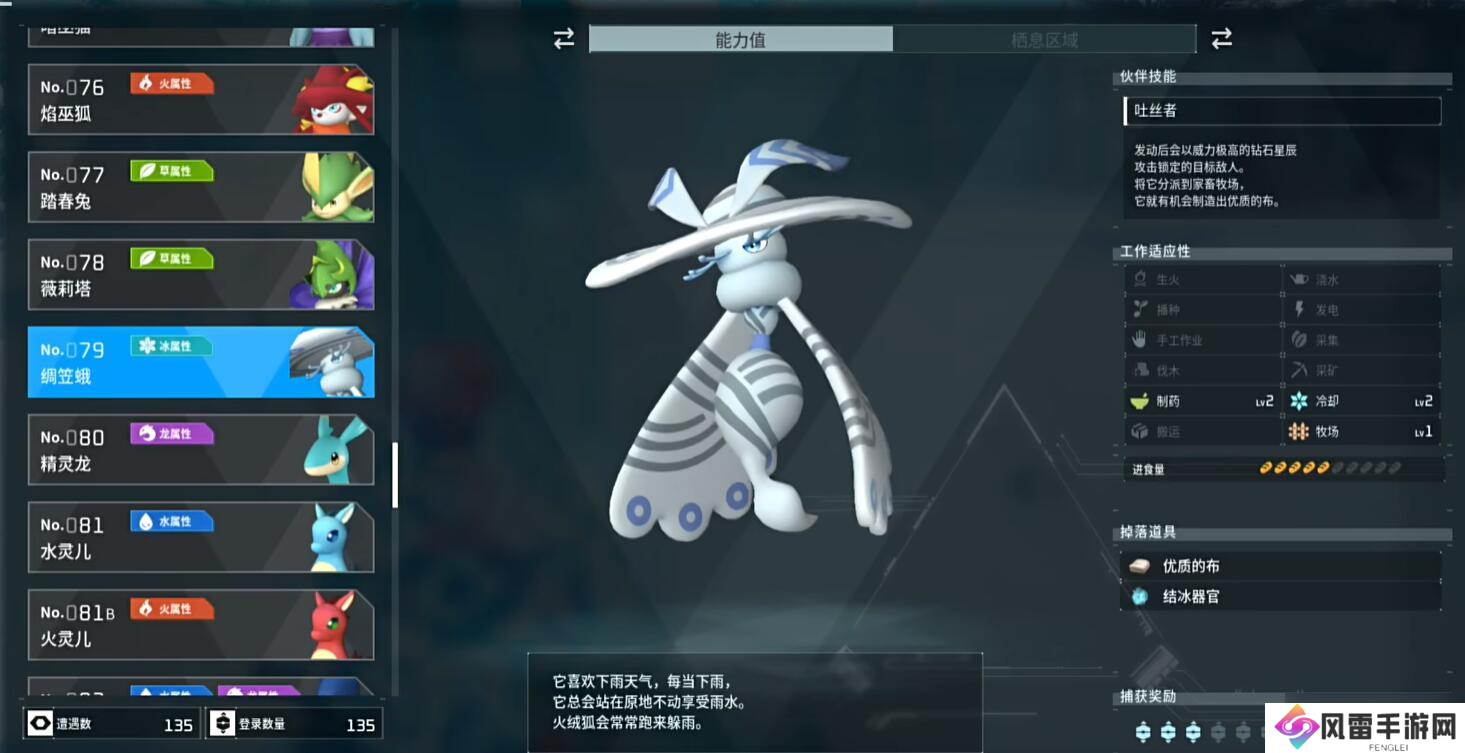This screenshot has width=1465, height=753.
Task: Click the 遭遇数 eye icon at bottom left
Action: [x=40, y=725]
